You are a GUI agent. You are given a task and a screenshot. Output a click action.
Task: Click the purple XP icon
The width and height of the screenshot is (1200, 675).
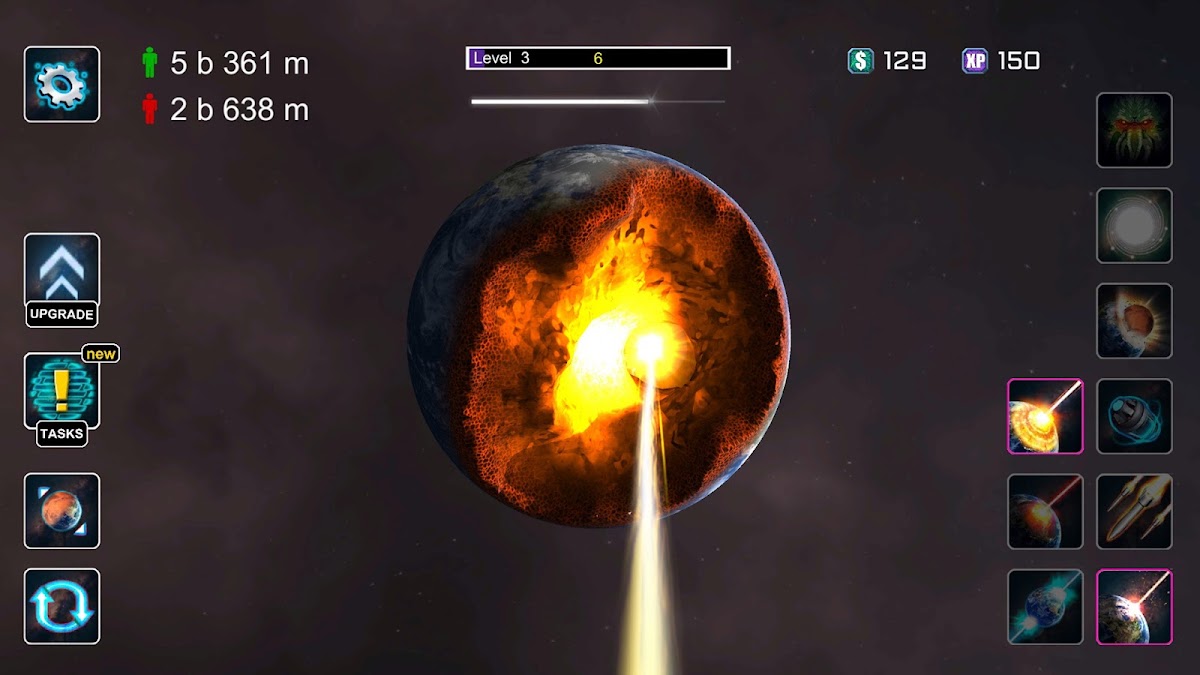click(x=975, y=61)
